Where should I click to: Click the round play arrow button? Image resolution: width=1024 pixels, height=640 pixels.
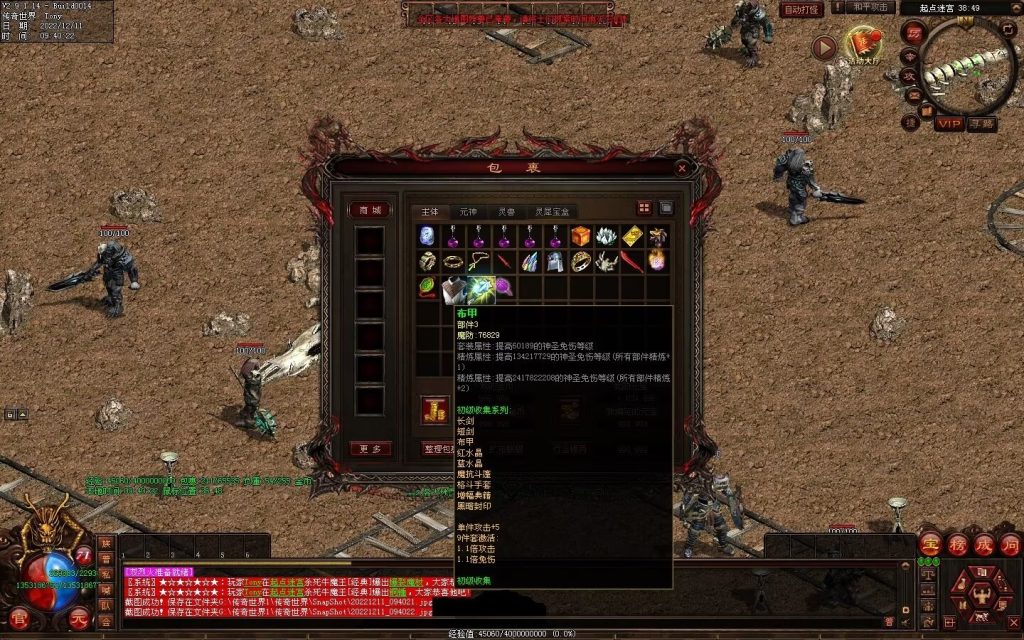[823, 47]
